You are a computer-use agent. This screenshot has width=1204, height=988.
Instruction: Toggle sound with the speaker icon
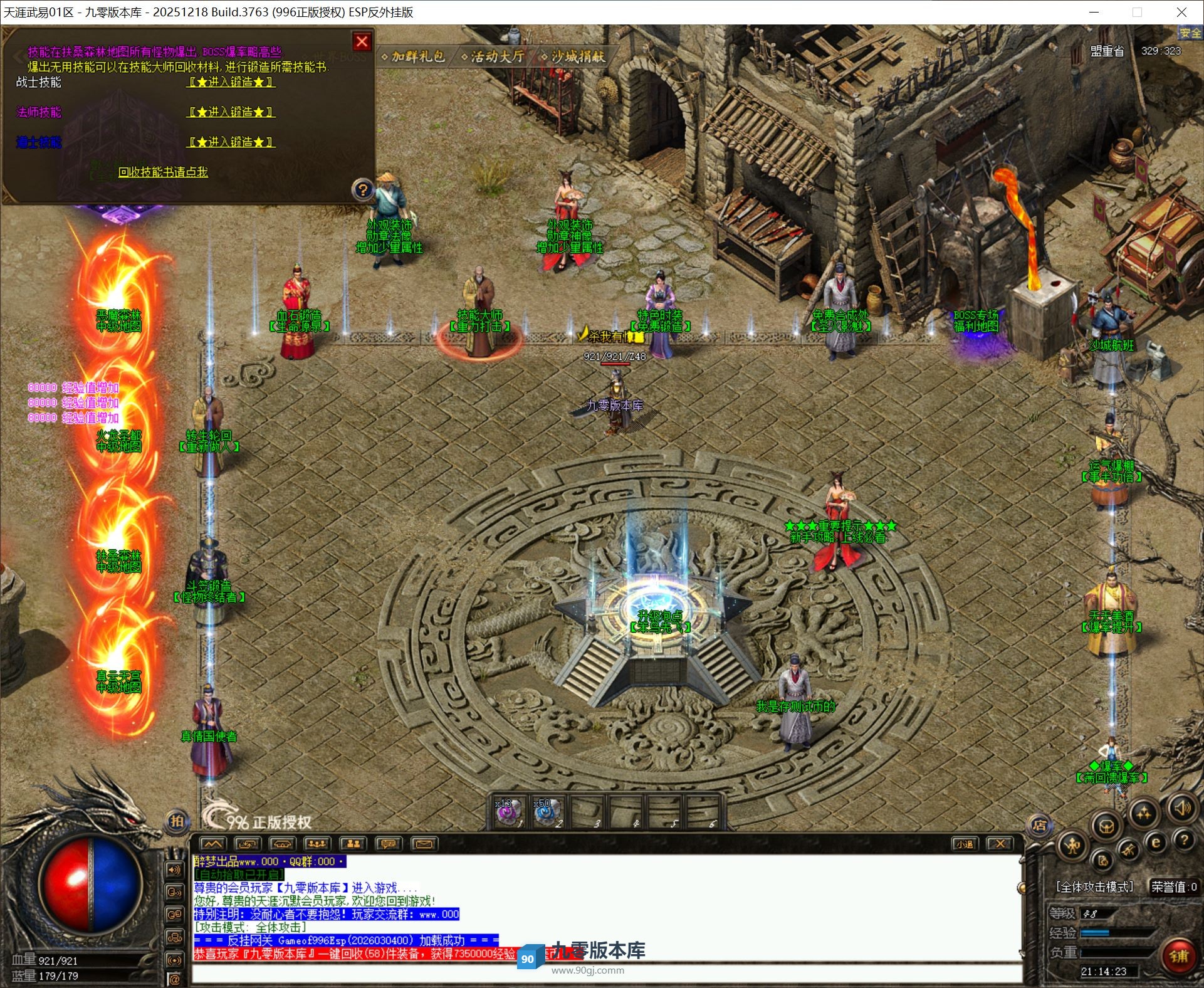[1182, 809]
